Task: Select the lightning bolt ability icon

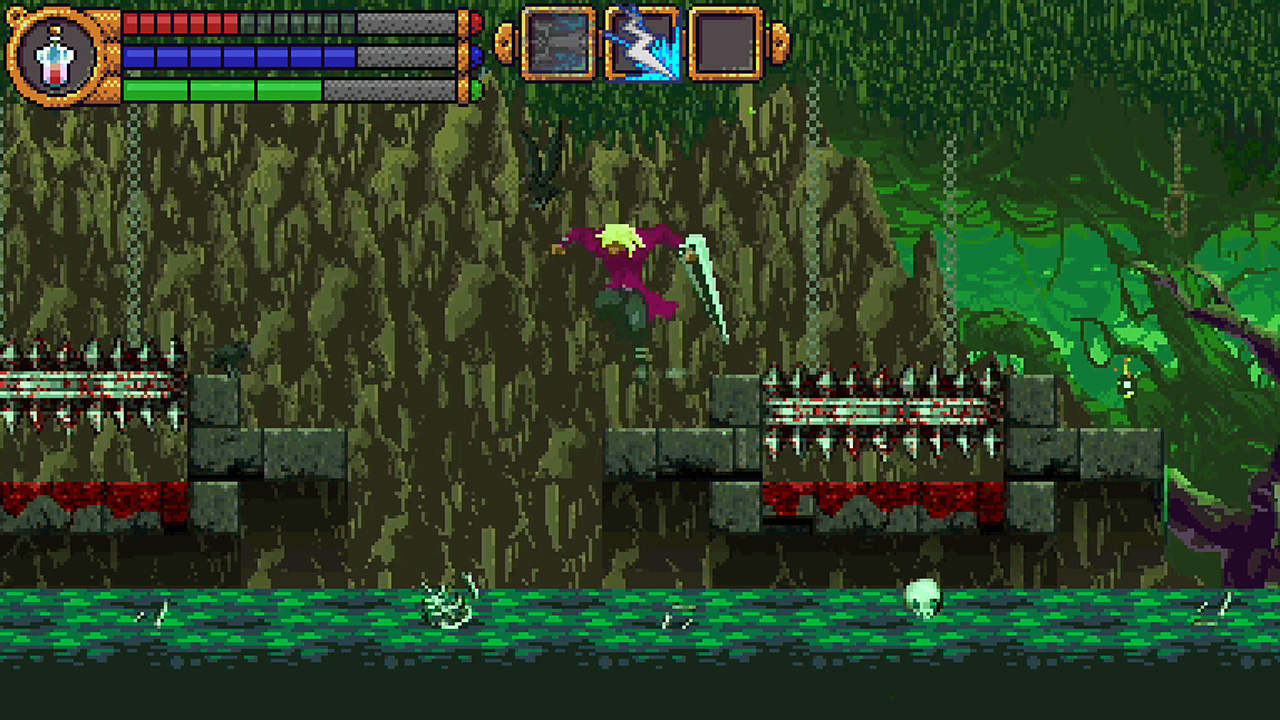Action: (644, 42)
